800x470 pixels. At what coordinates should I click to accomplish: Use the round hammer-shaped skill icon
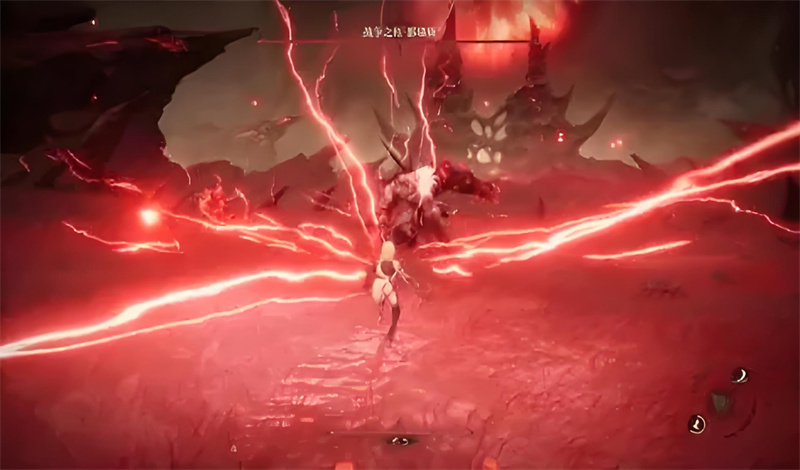click(x=697, y=424)
